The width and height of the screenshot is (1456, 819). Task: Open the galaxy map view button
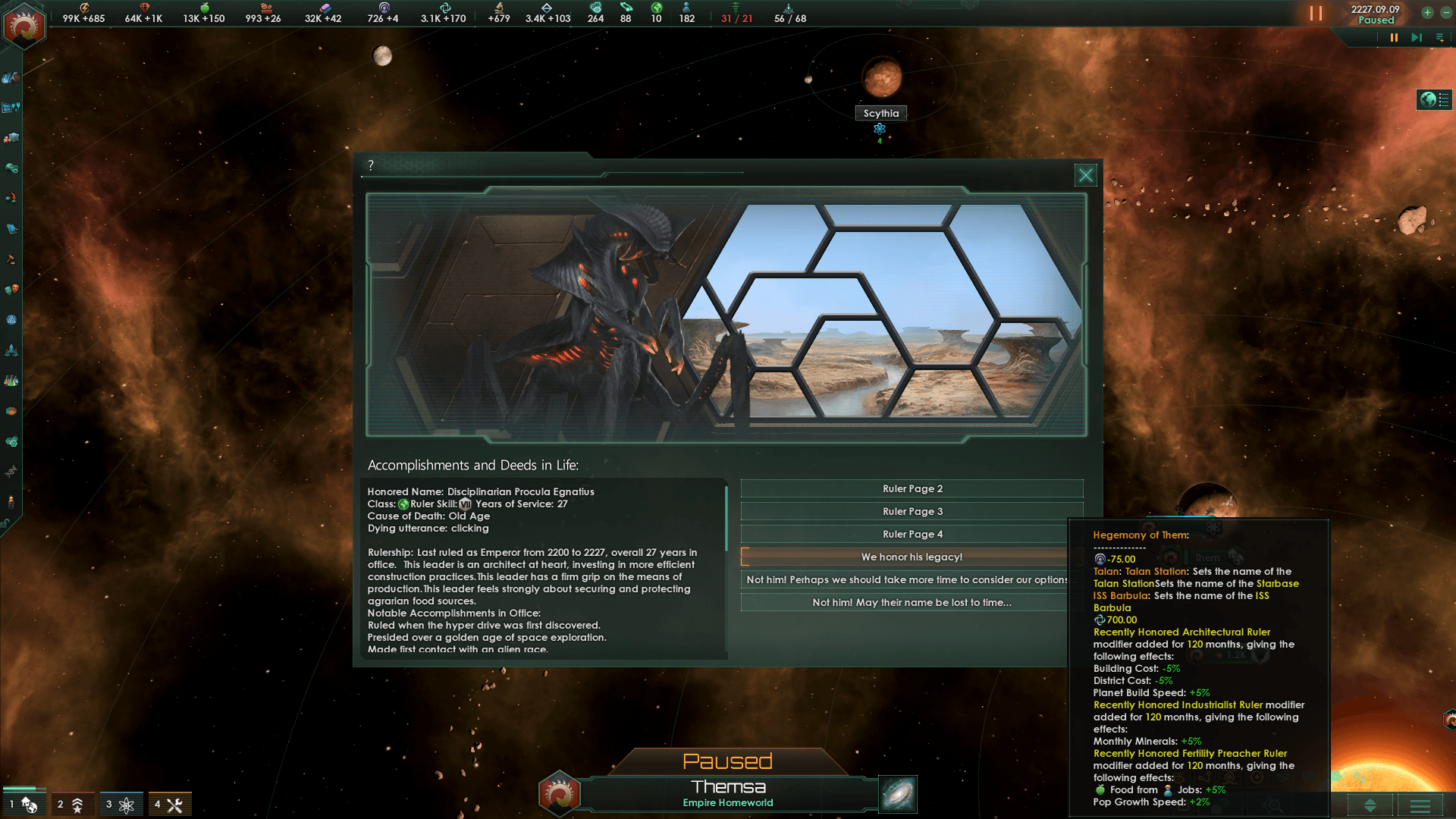898,794
